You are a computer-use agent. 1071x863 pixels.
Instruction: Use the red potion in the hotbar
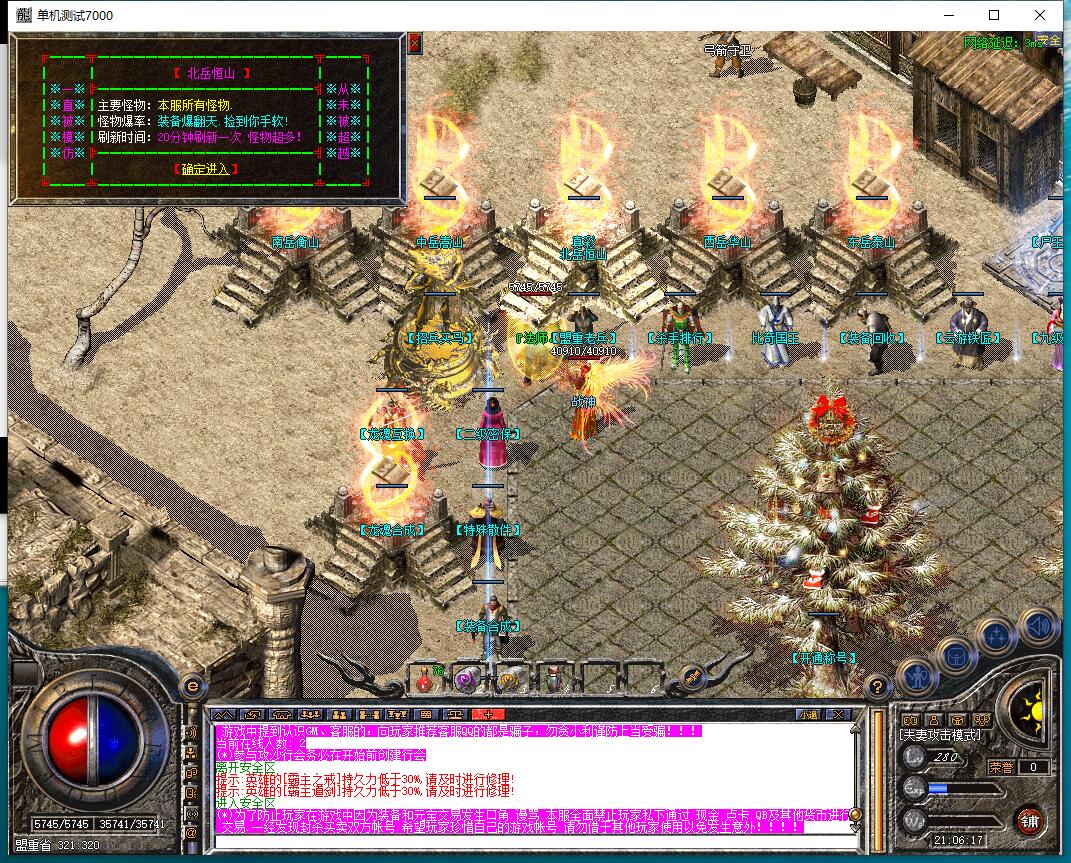click(x=424, y=679)
